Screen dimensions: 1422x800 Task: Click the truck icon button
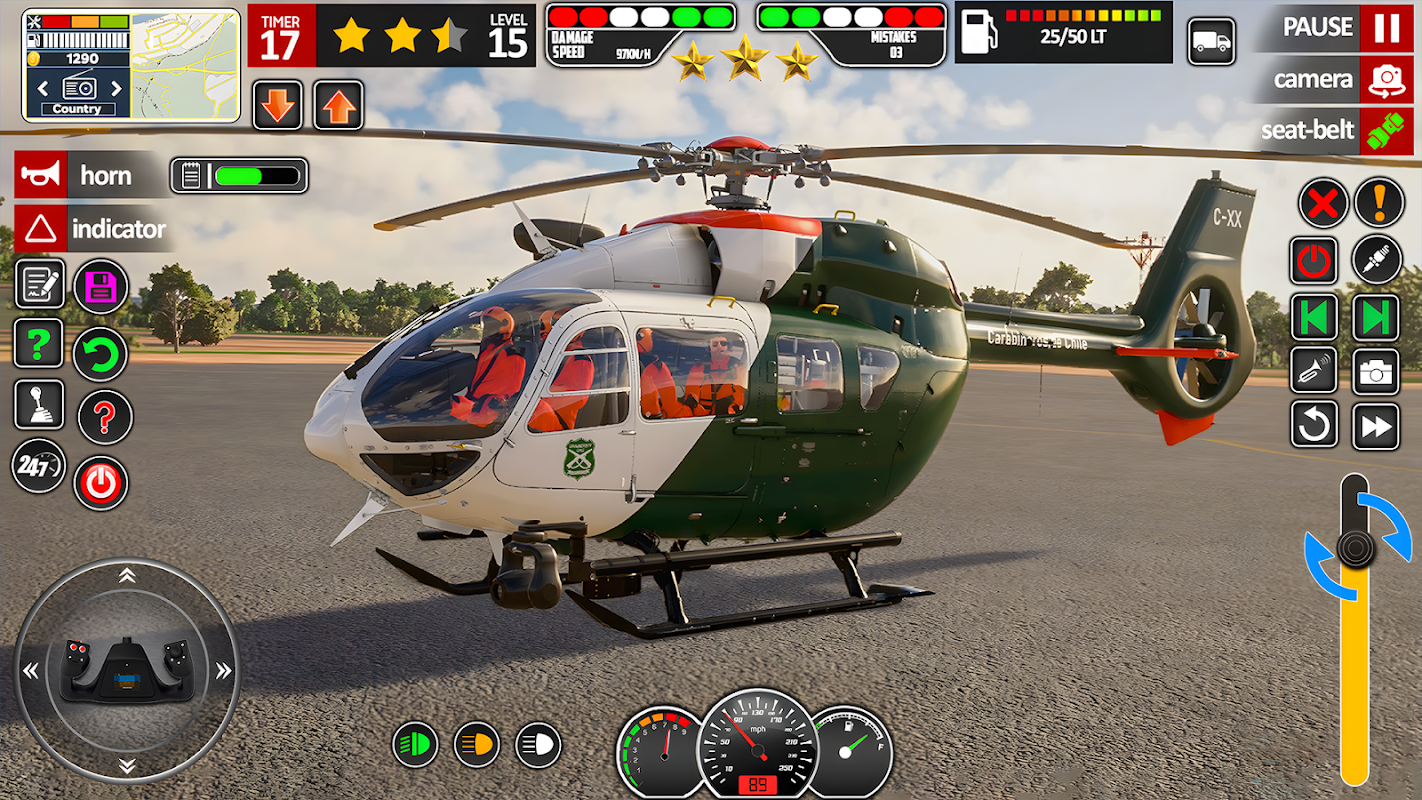[x=1211, y=42]
